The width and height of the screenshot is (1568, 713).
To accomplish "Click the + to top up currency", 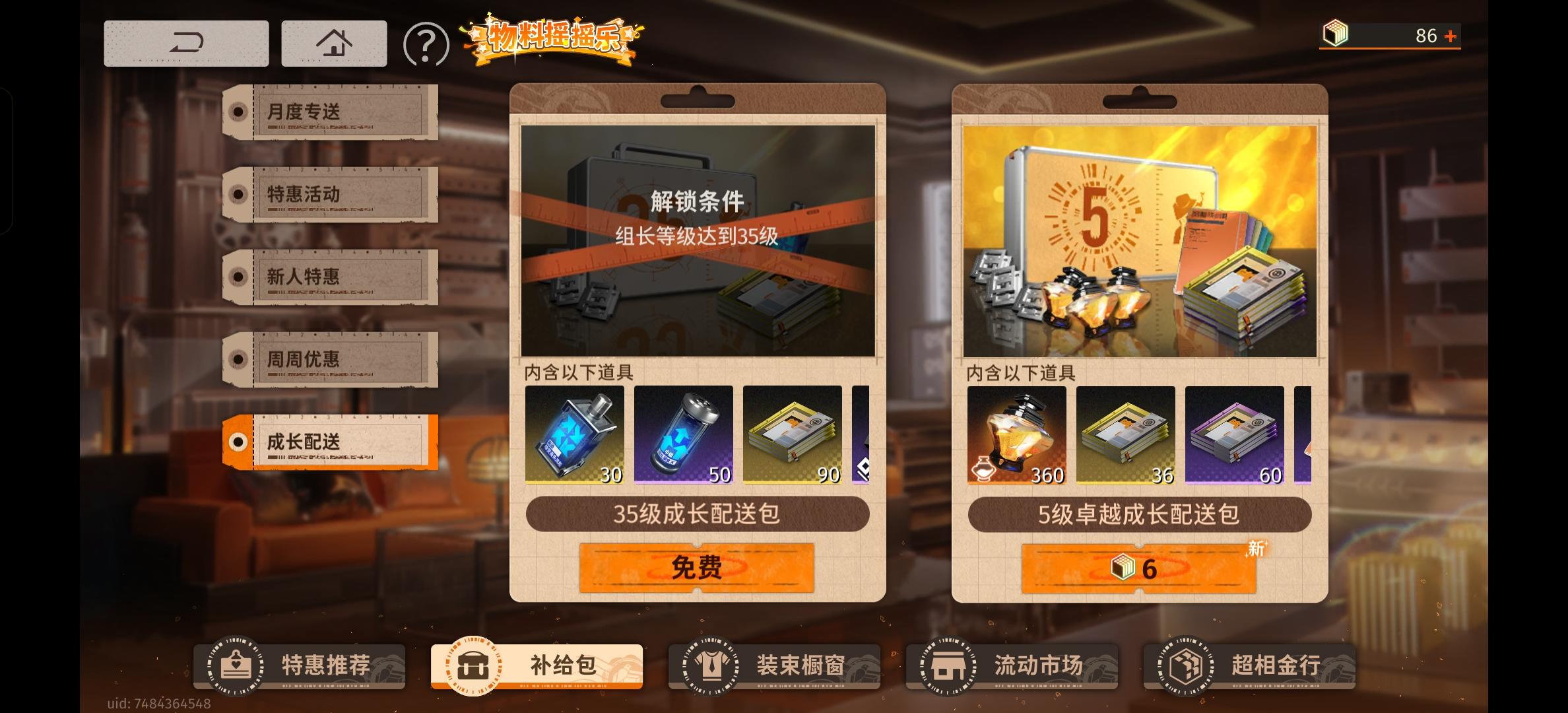I will point(1451,37).
